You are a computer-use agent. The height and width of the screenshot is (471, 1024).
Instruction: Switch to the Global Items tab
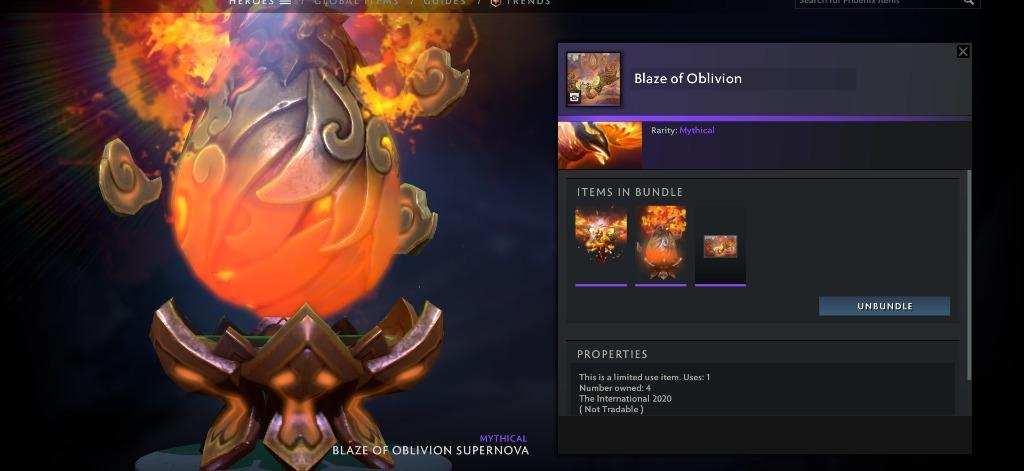[x=356, y=3]
